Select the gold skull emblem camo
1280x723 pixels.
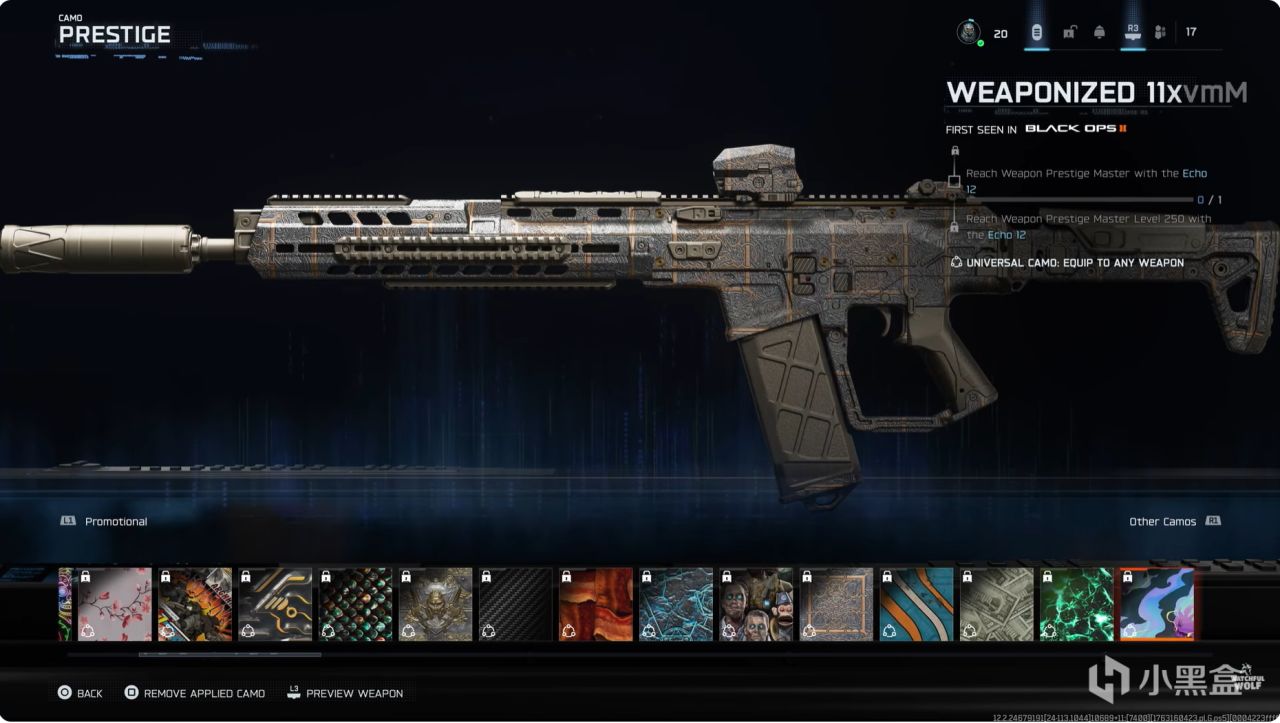[436, 604]
